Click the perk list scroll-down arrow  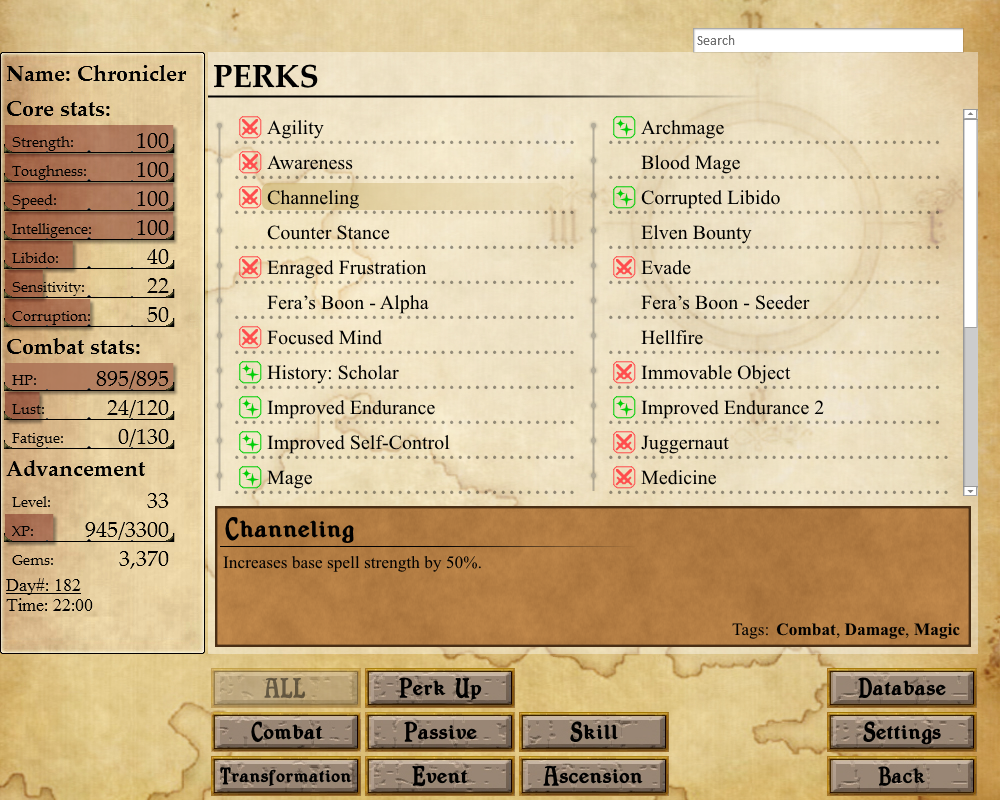(970, 491)
